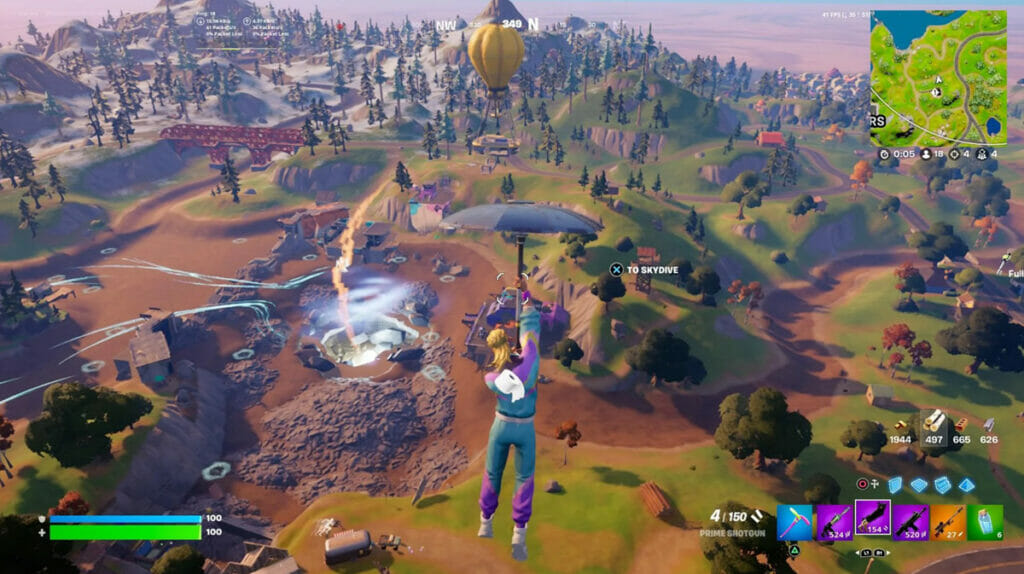1024x574 pixels.
Task: Select the stairs building piece
Action: tap(943, 485)
